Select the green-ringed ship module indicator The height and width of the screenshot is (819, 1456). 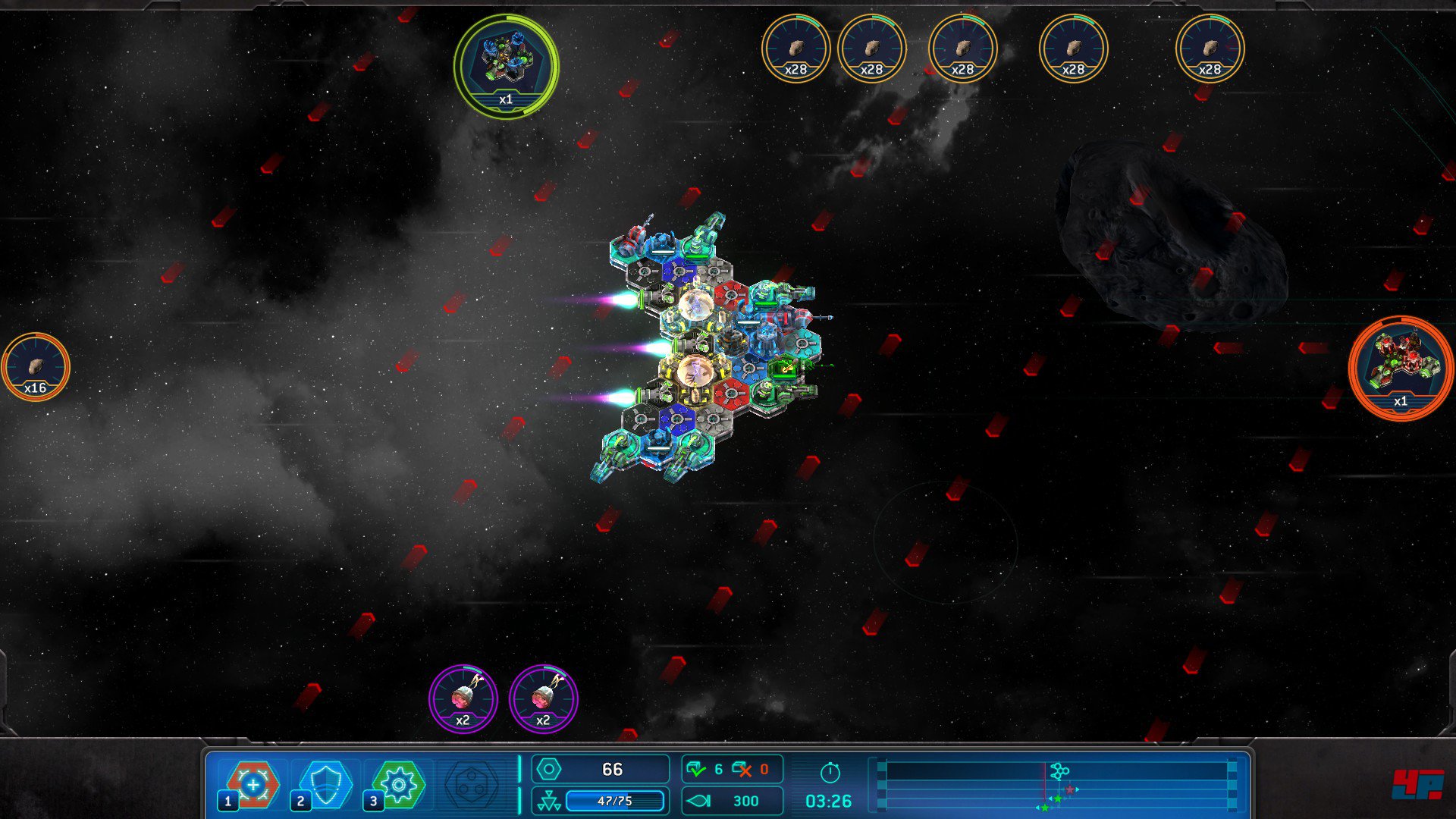507,66
